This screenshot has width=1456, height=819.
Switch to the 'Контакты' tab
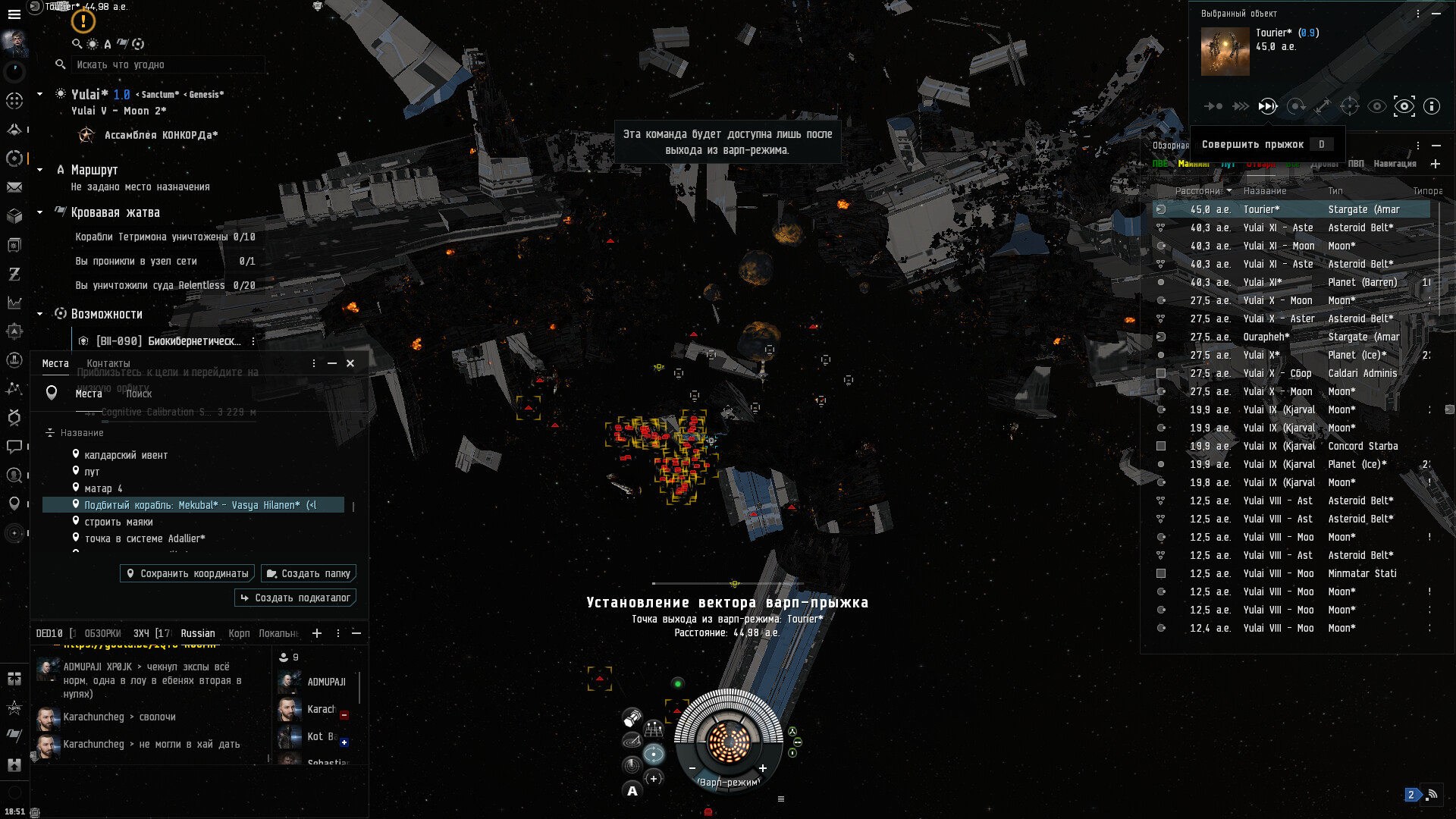[x=108, y=363]
